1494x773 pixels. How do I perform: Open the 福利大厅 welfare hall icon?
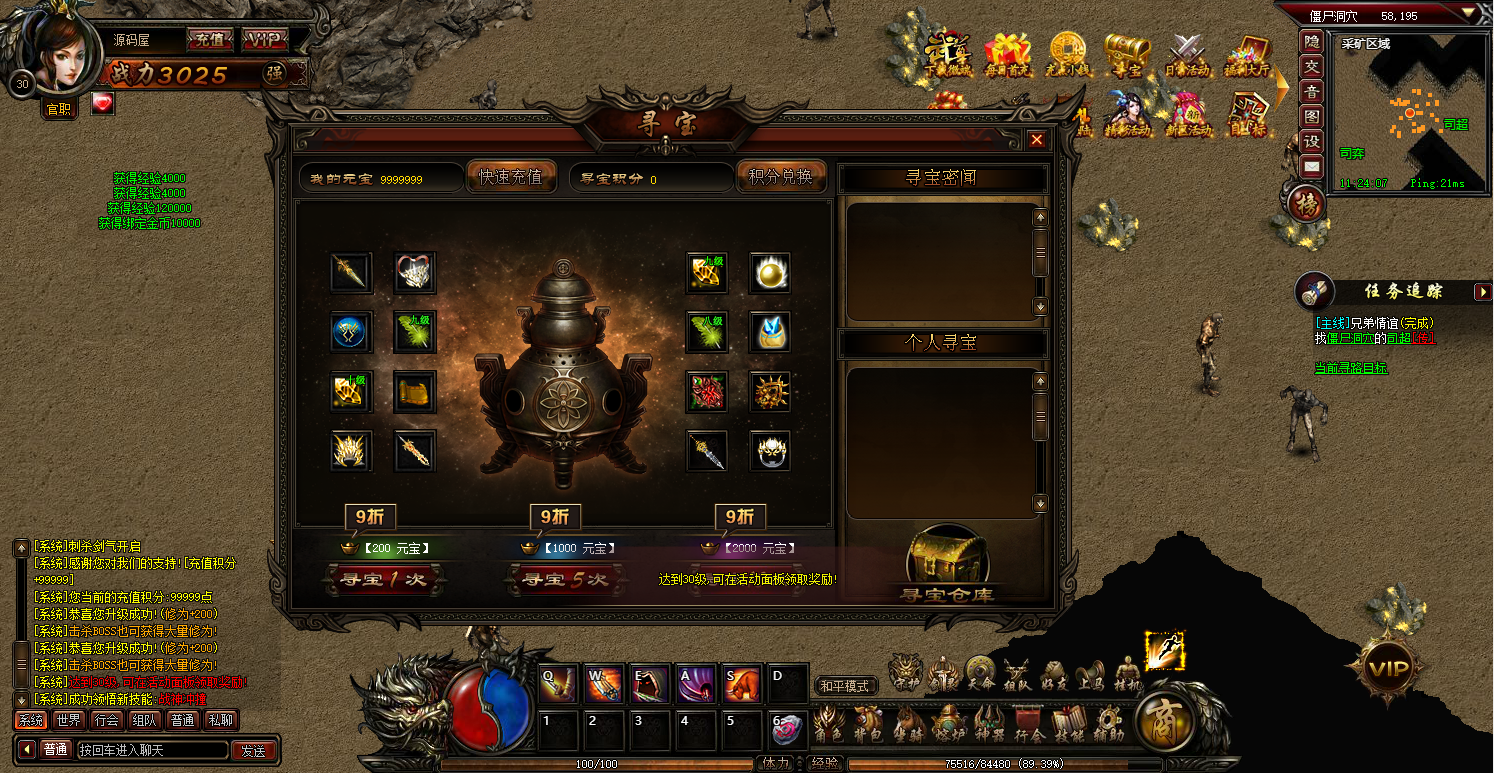pos(1246,55)
